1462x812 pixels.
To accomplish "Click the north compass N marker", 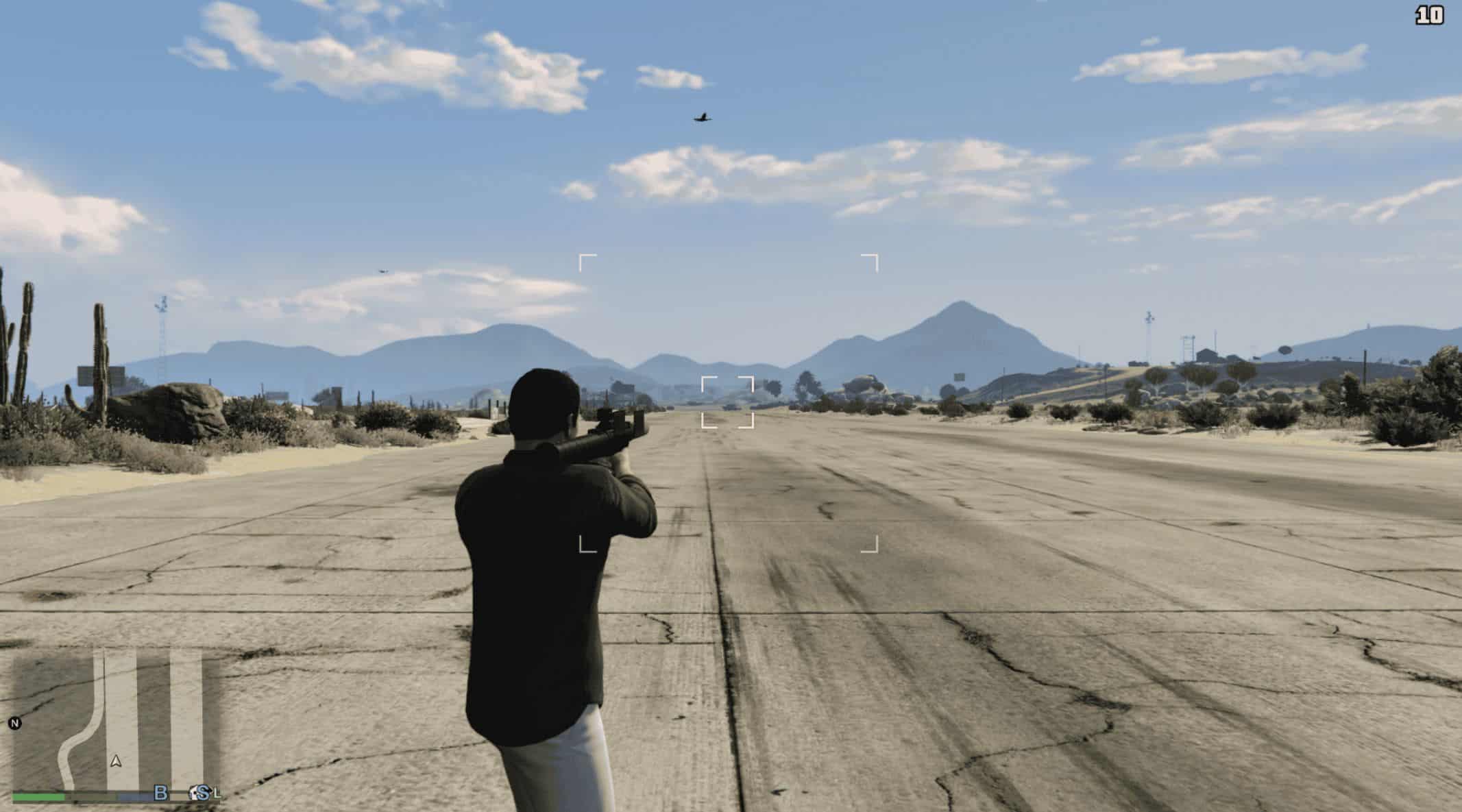I will [x=14, y=723].
